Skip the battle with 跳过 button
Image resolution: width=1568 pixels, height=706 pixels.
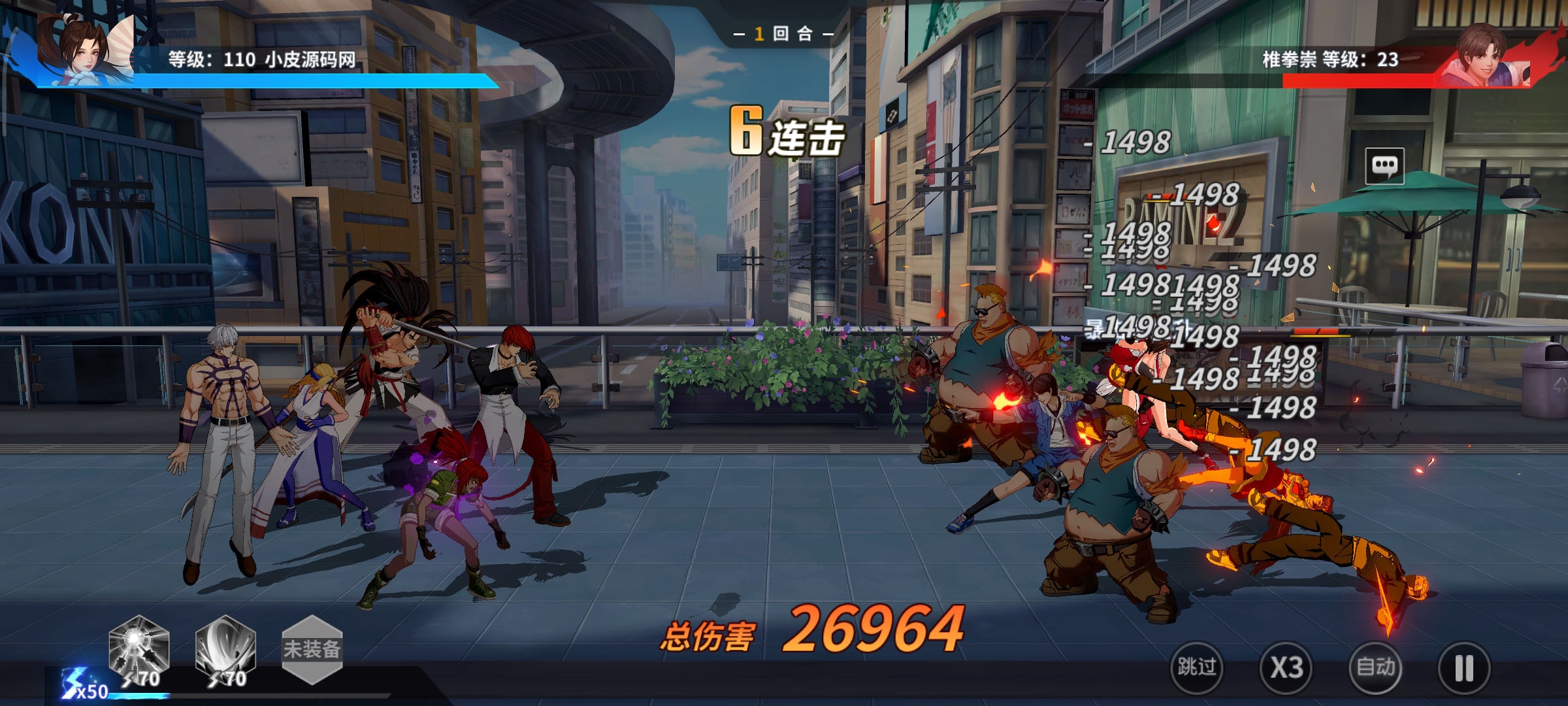[x=1197, y=667]
